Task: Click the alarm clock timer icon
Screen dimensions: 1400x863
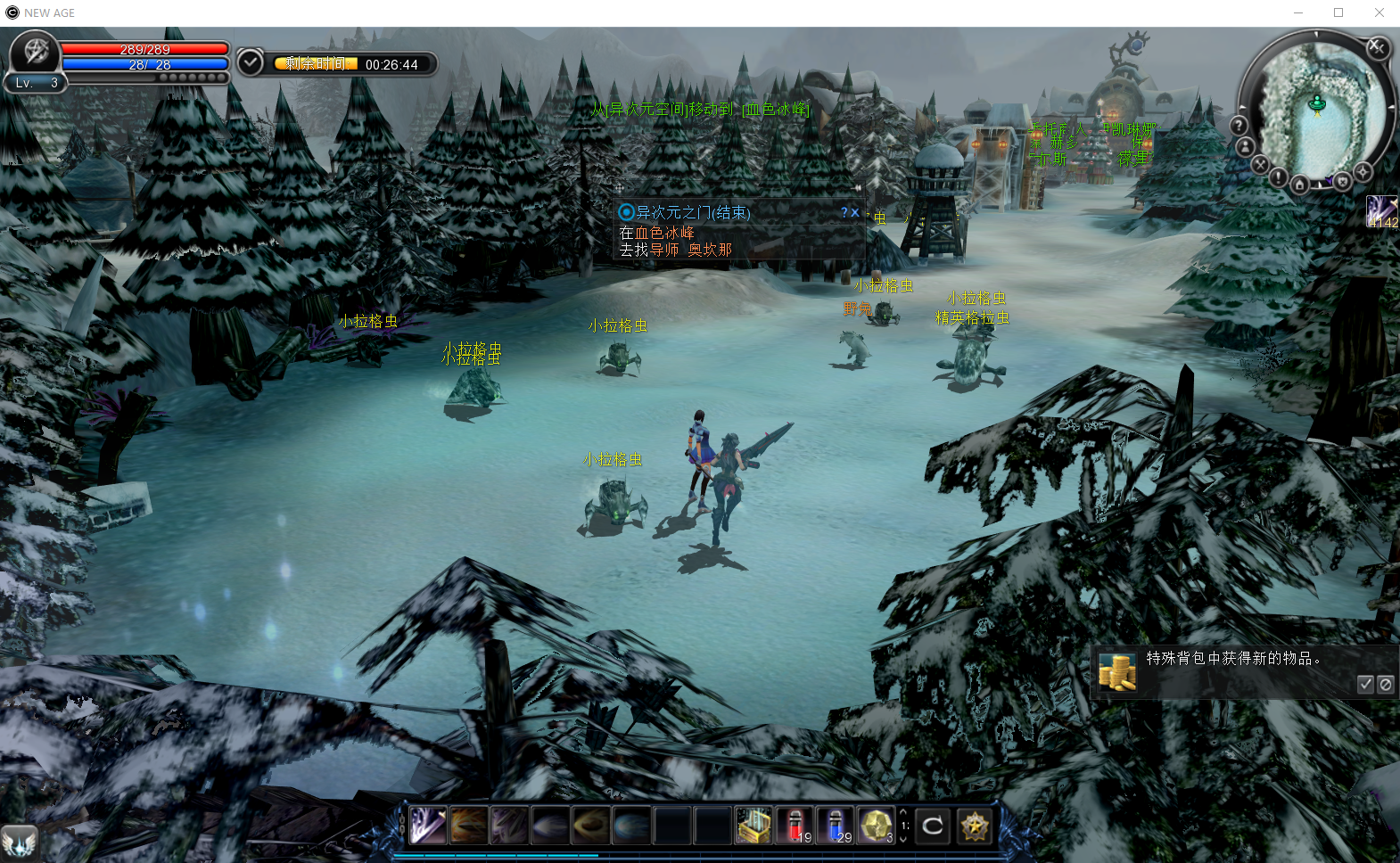Action: click(x=251, y=62)
